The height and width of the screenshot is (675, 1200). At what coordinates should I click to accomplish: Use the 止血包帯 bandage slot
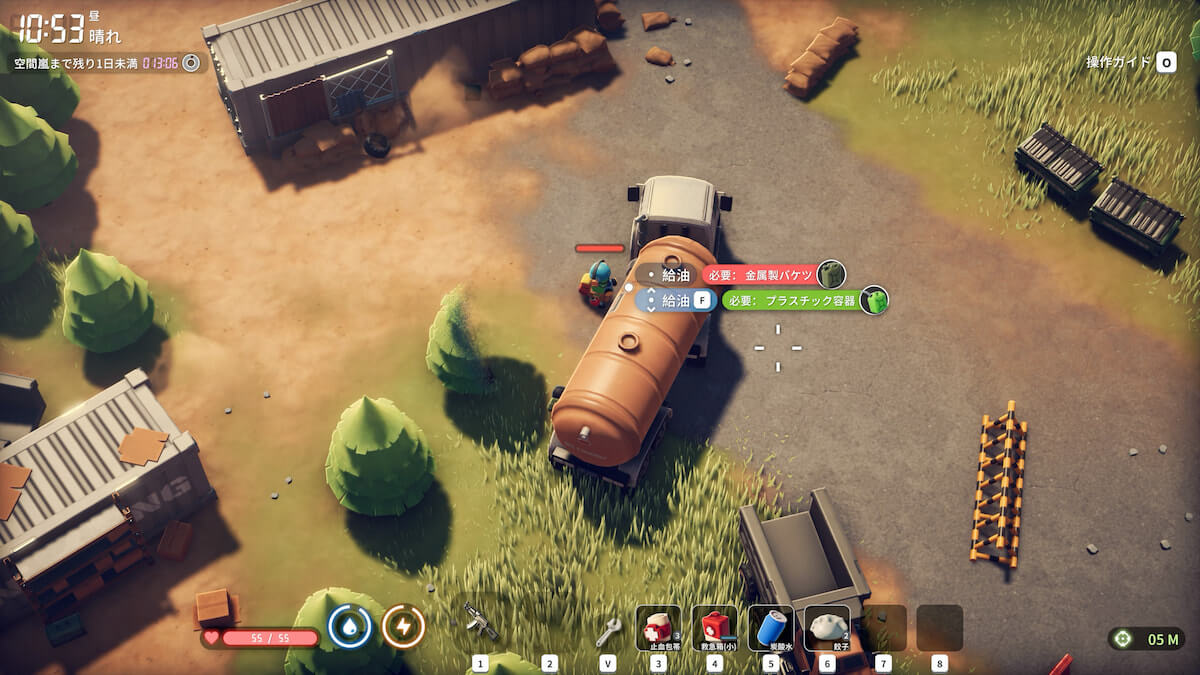[x=658, y=628]
